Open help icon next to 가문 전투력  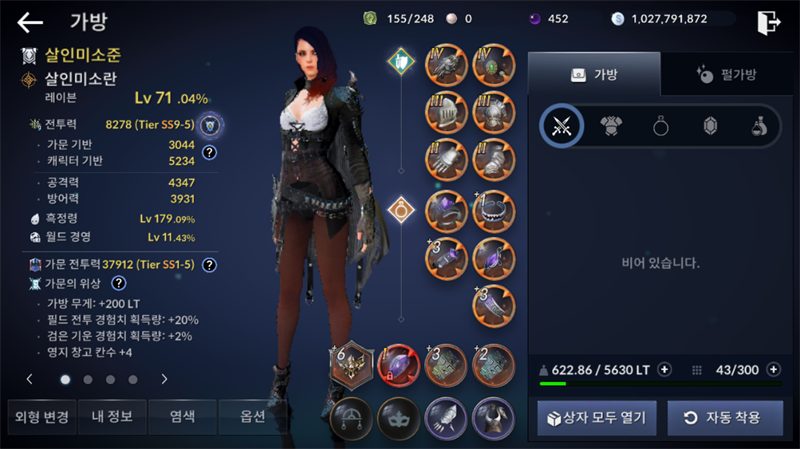pos(209,265)
